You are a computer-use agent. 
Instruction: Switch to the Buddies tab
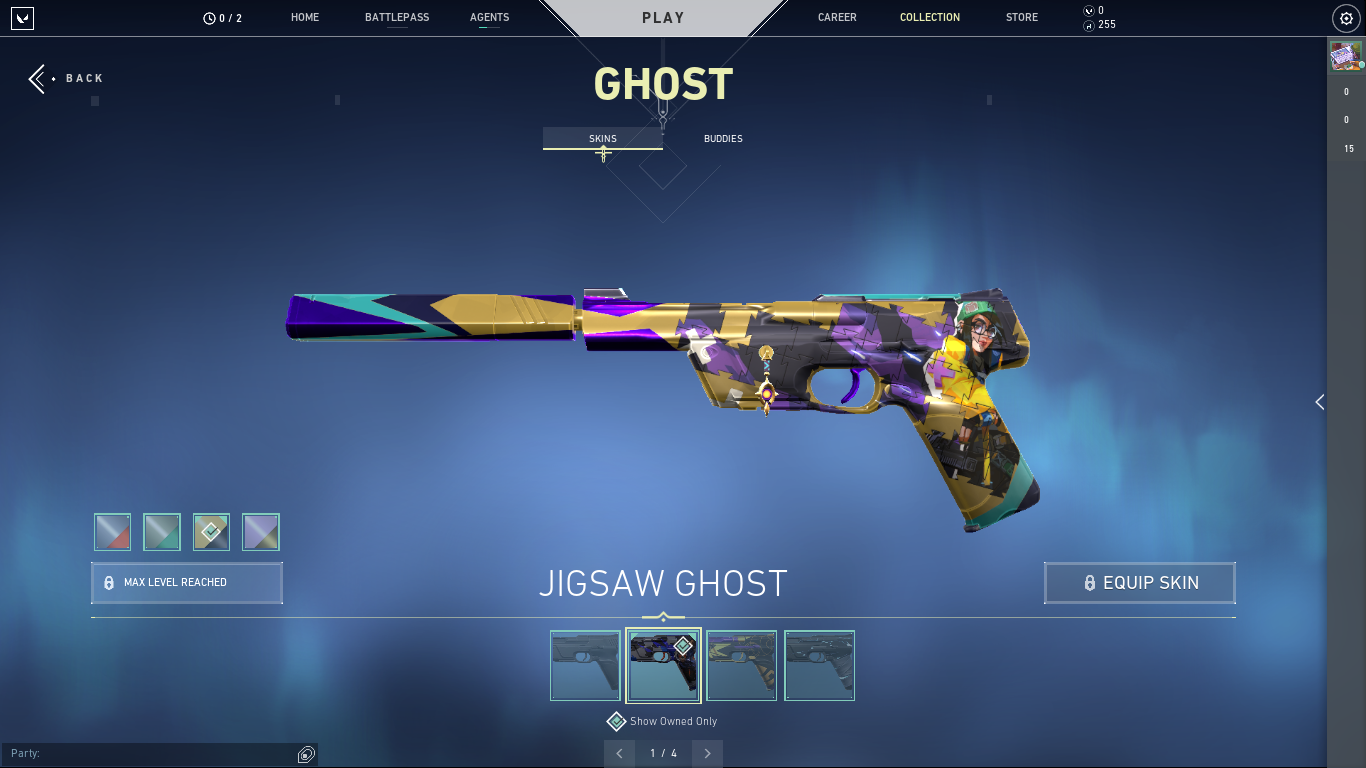click(723, 139)
